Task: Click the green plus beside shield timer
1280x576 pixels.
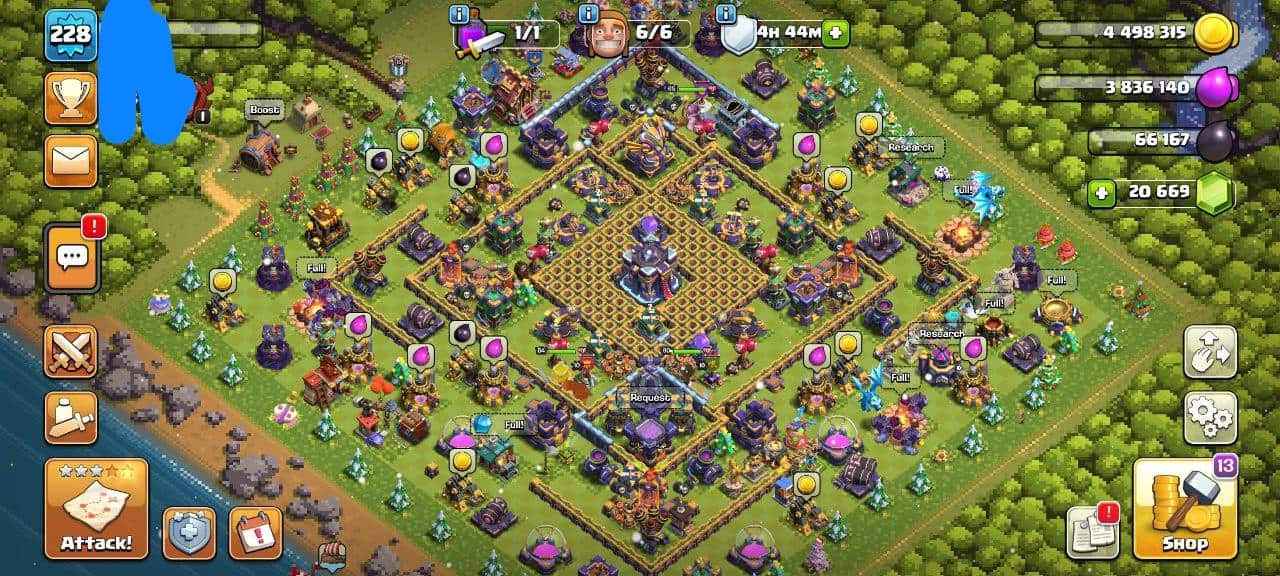Action: click(x=835, y=33)
